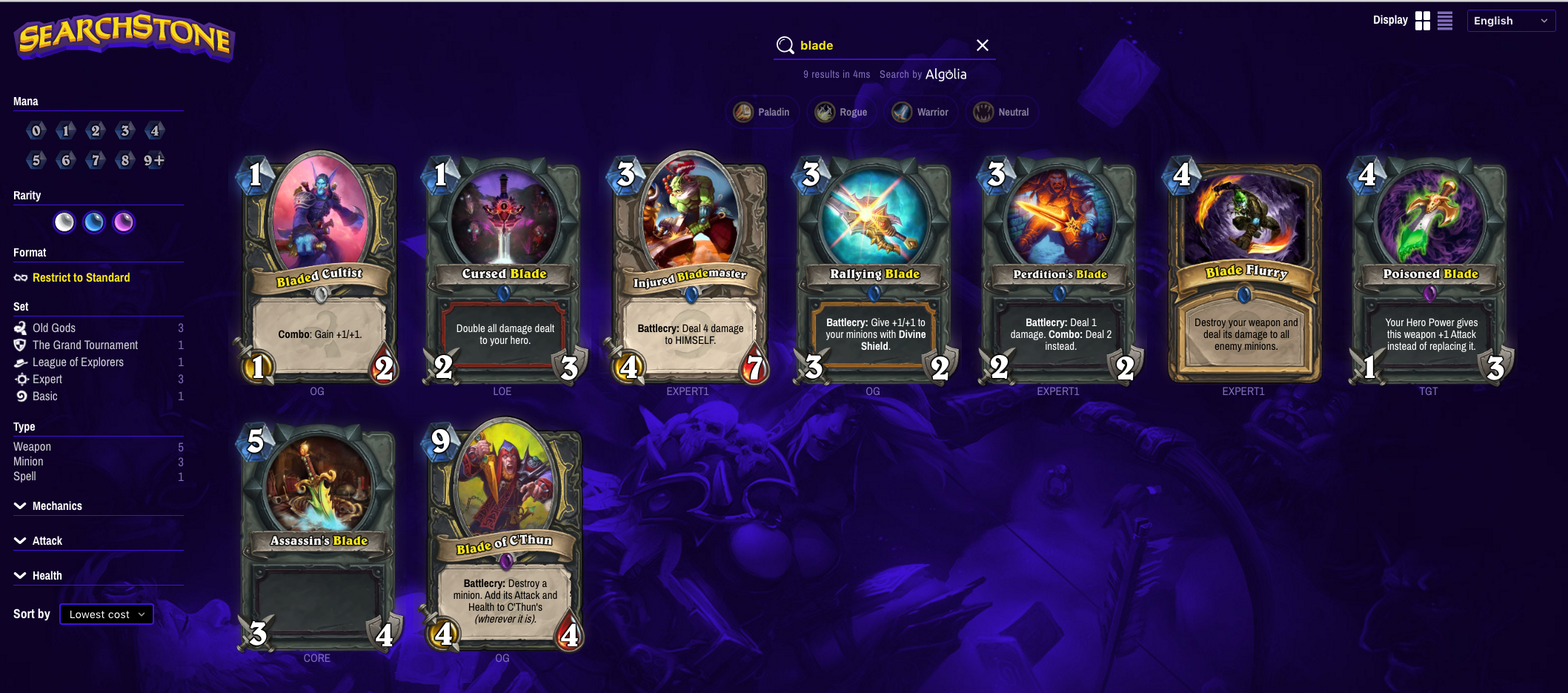
Task: Expand the Mechanics section
Action: (56, 505)
